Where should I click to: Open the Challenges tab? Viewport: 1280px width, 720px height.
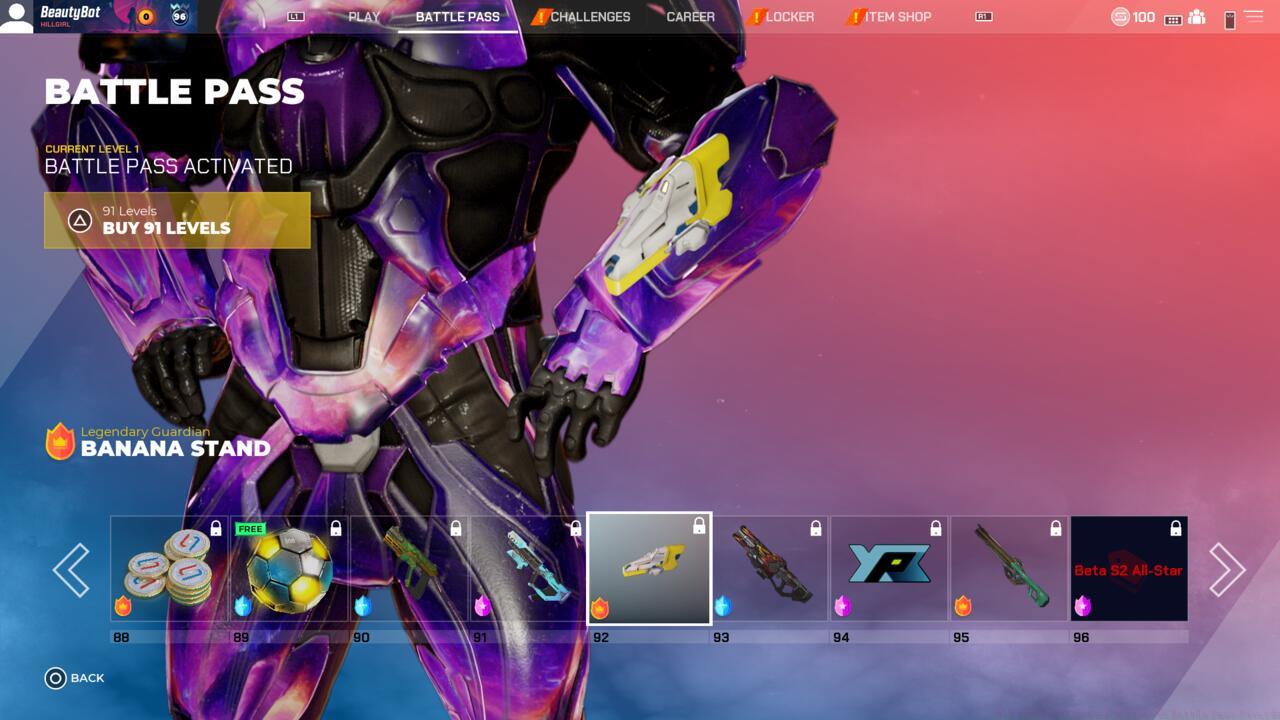pyautogui.click(x=590, y=17)
